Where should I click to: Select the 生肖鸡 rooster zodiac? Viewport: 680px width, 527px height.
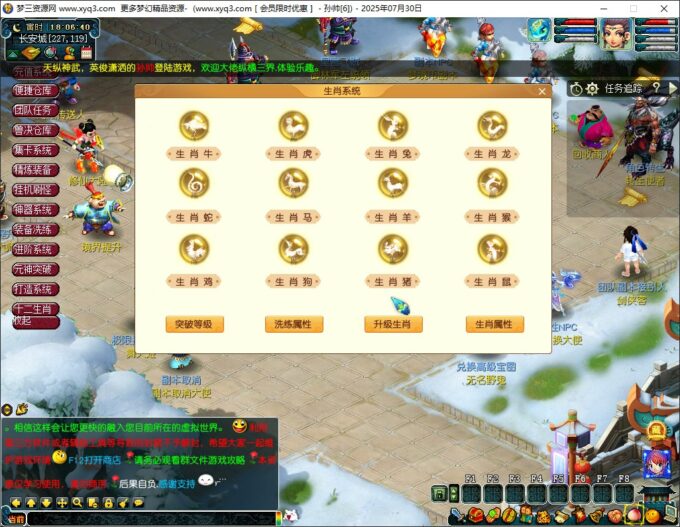tap(194, 249)
